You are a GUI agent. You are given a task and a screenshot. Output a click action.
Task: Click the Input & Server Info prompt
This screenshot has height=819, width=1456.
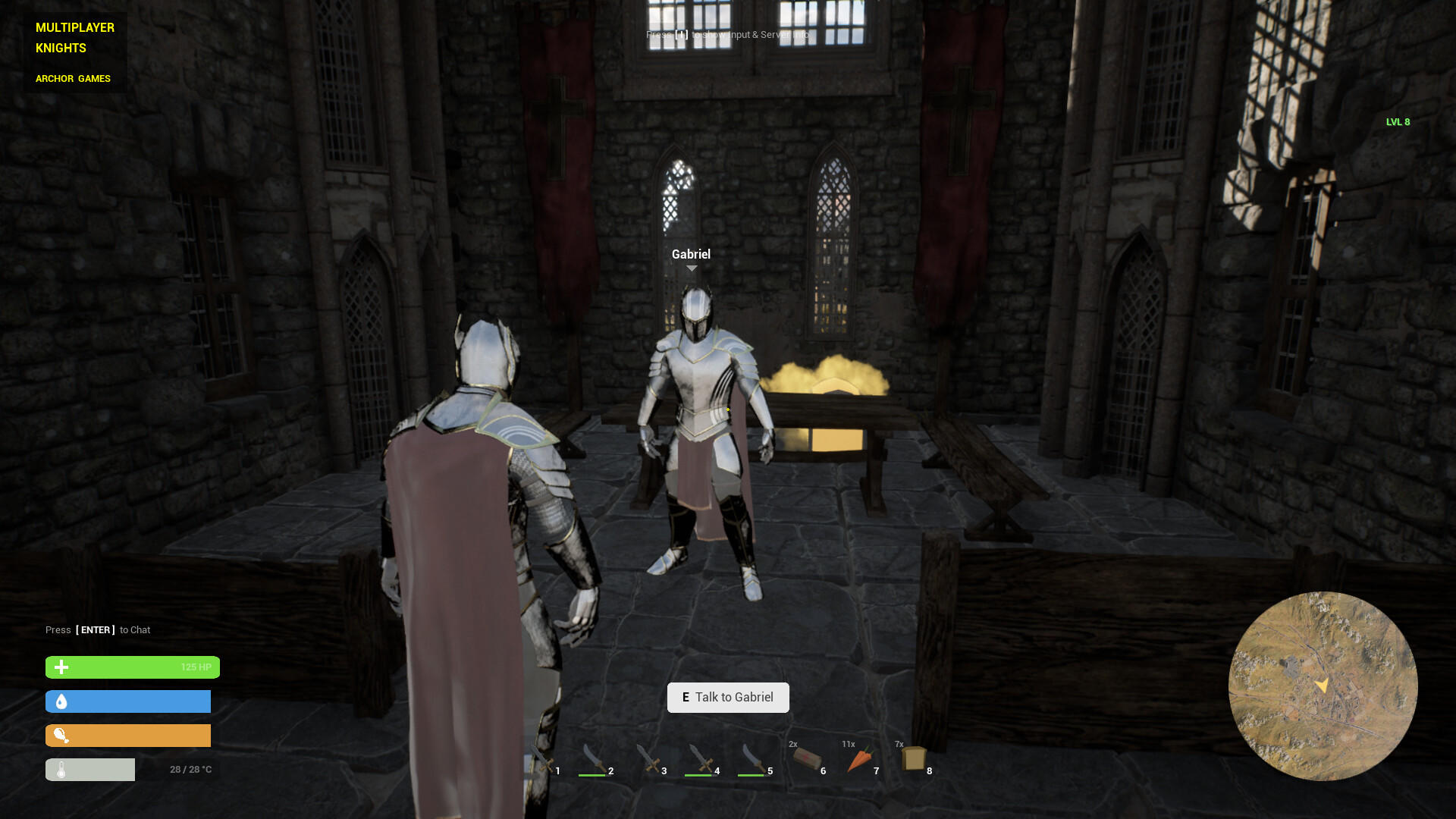click(x=728, y=35)
